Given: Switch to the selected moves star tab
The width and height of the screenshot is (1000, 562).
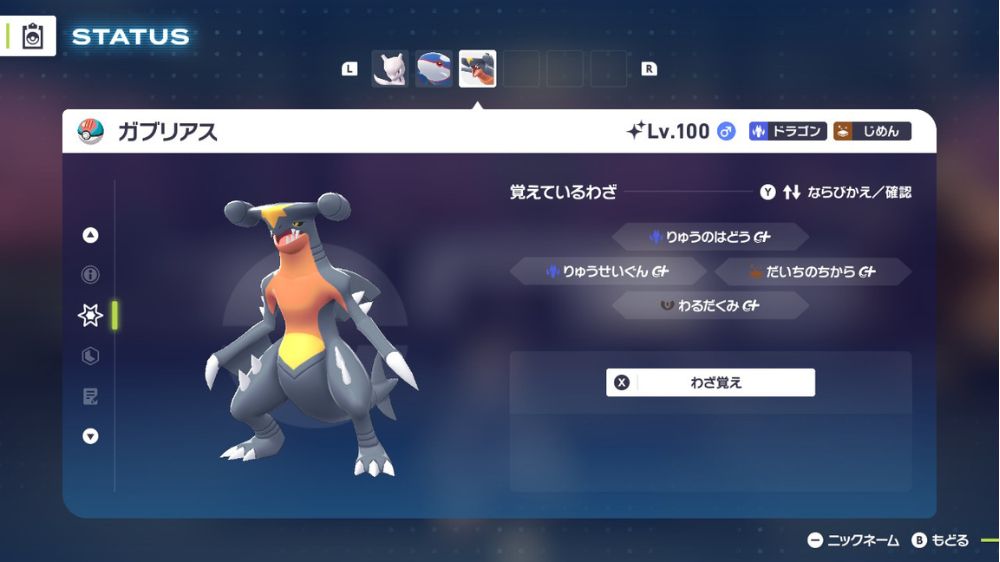Looking at the screenshot, I should (x=90, y=316).
